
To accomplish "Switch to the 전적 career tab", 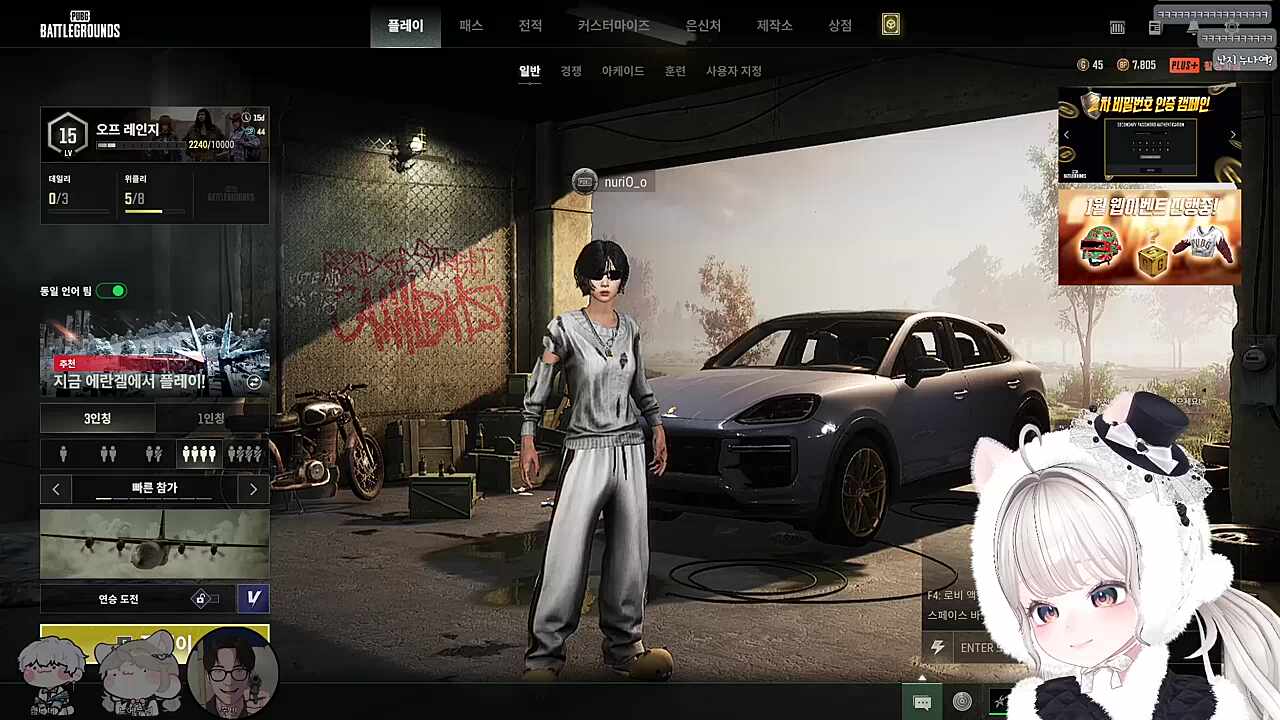I will click(530, 26).
